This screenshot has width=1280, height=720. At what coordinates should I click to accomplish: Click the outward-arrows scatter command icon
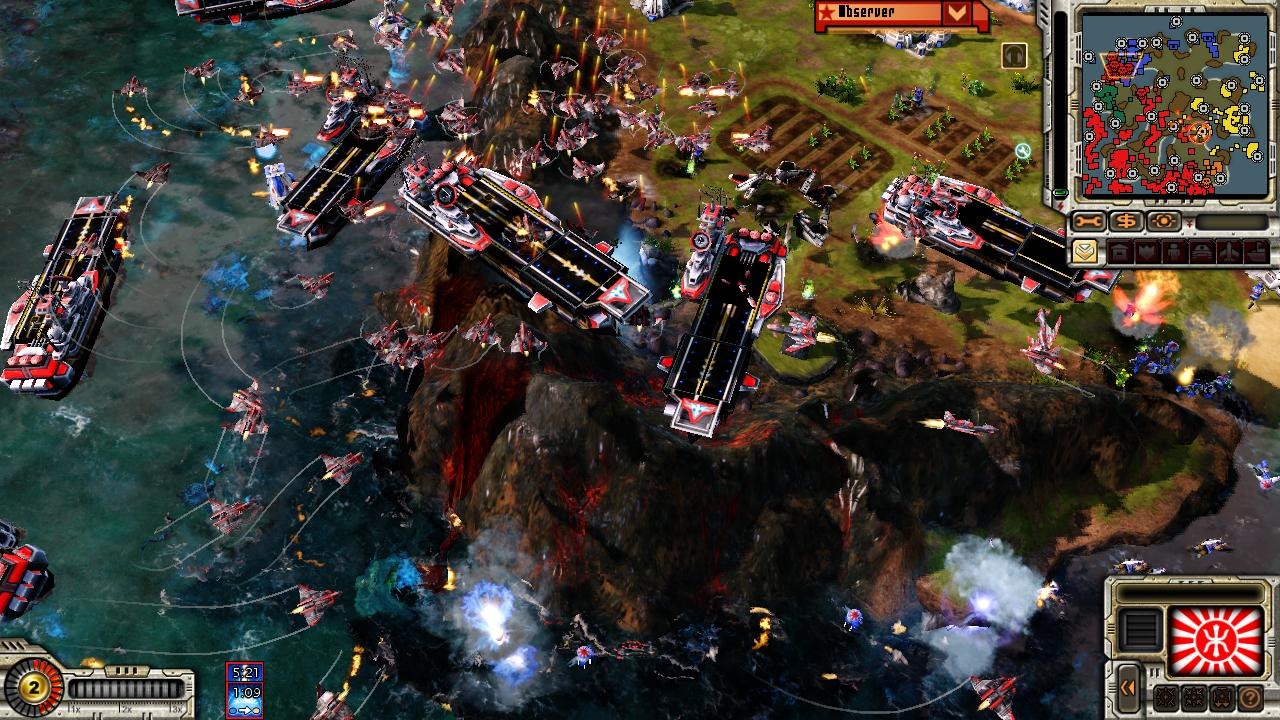click(x=1166, y=697)
